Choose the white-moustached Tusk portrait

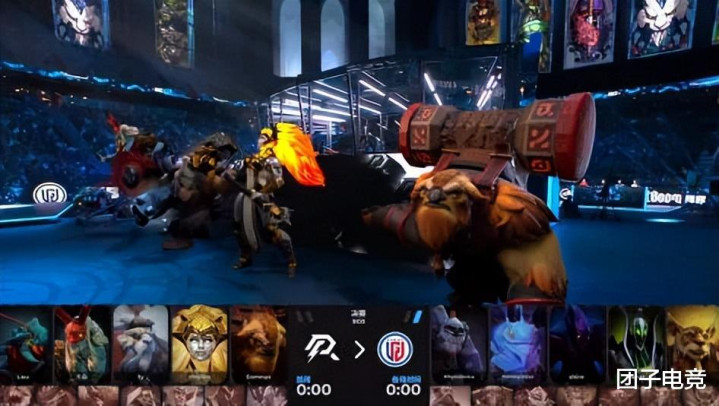click(140, 345)
